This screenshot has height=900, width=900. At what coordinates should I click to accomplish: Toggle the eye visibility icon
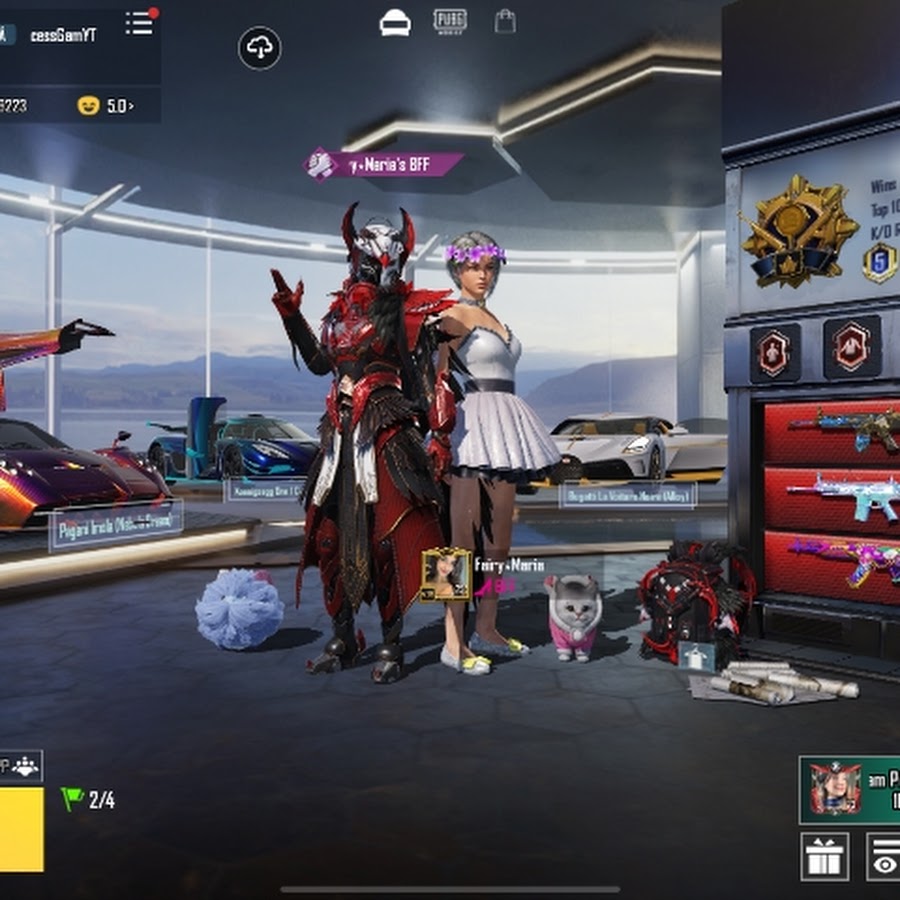point(884,857)
